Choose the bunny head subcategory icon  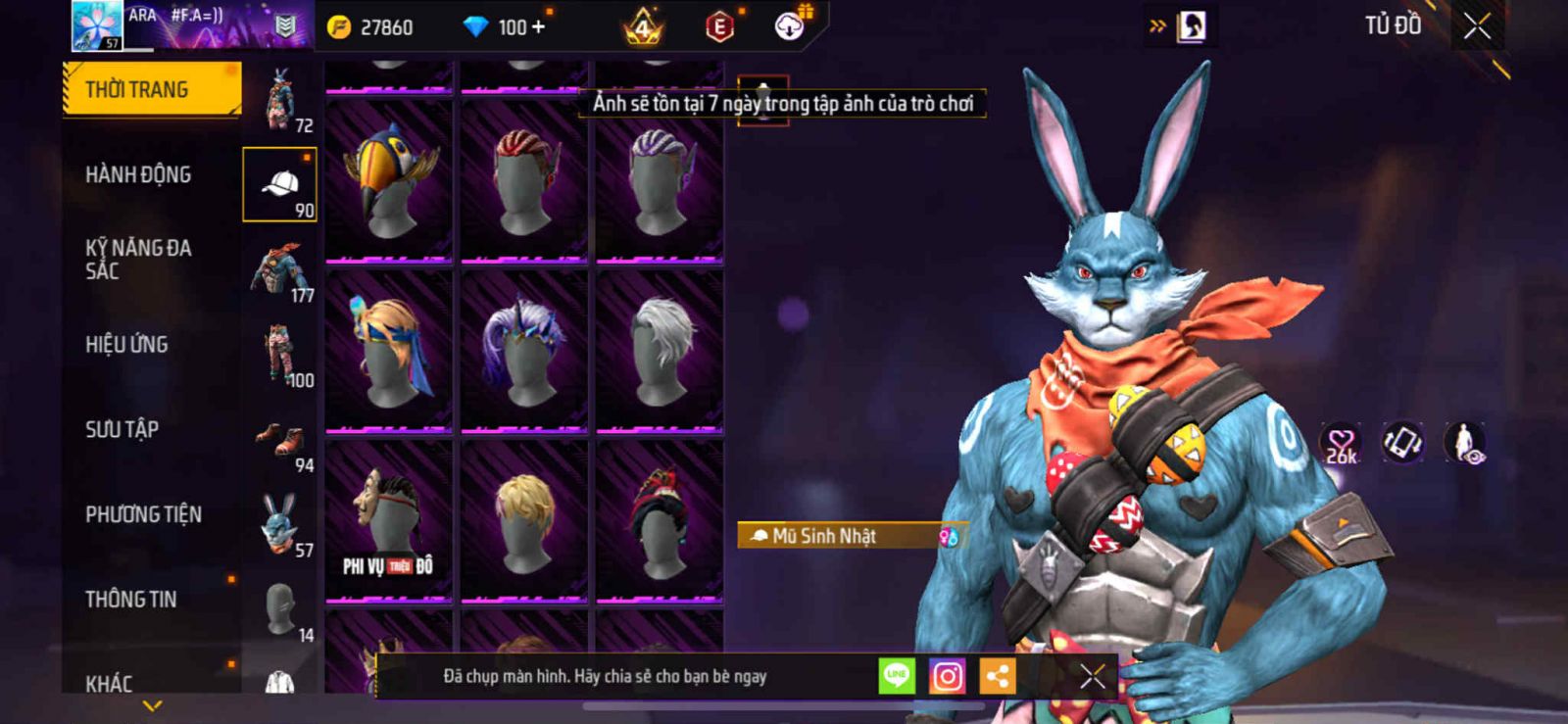[x=280, y=524]
